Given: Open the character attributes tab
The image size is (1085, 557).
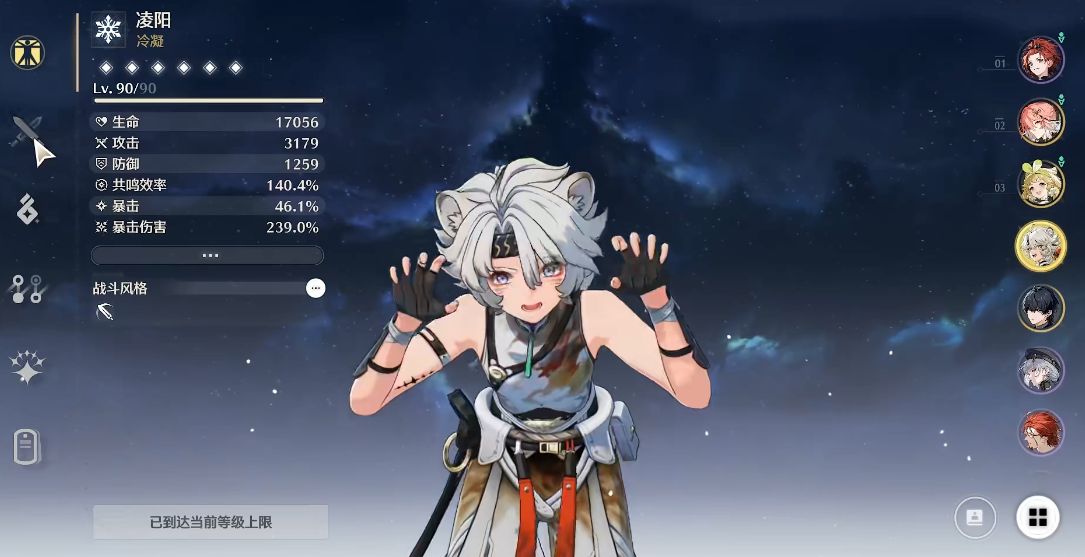Looking at the screenshot, I should (28, 52).
